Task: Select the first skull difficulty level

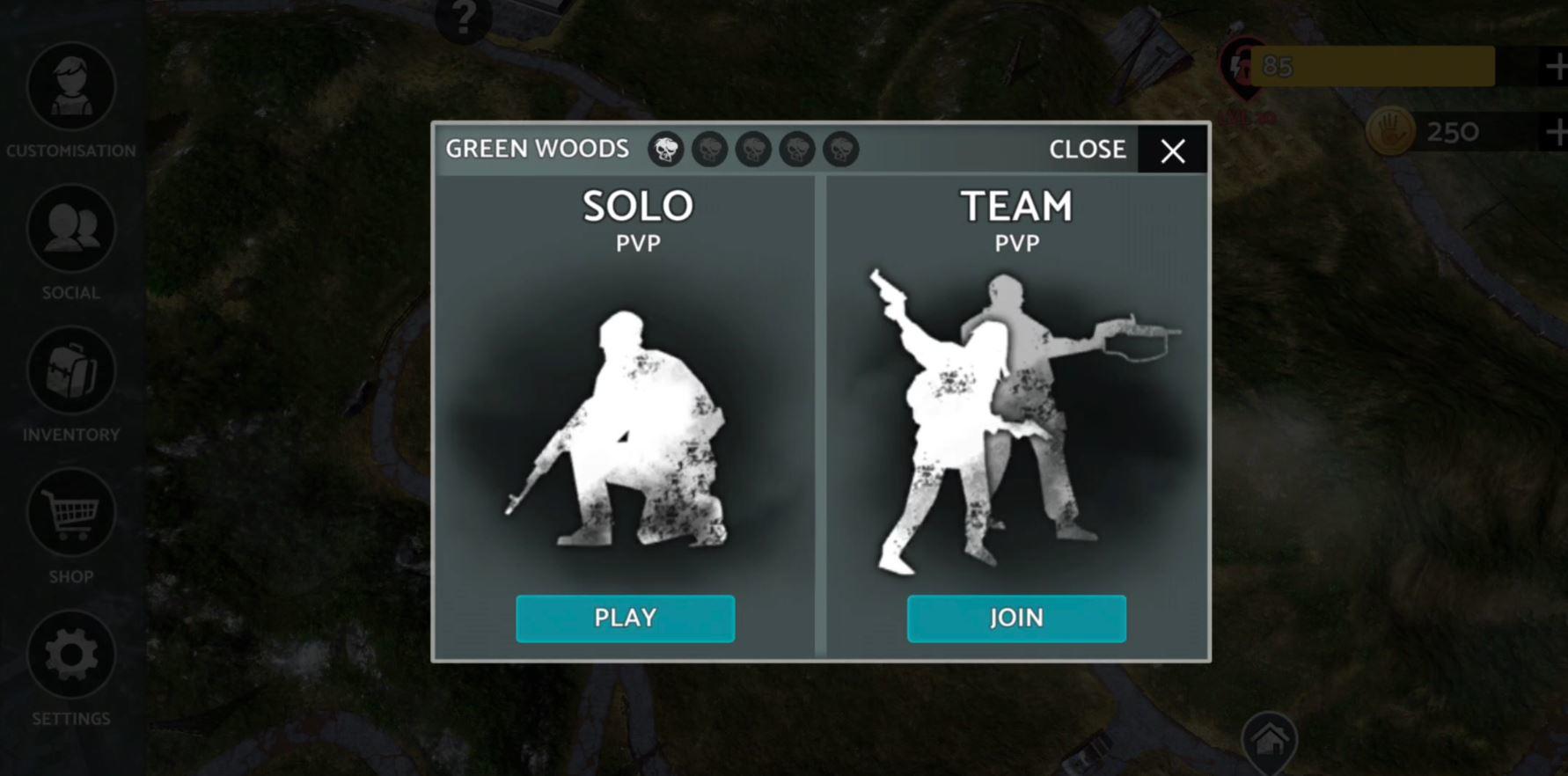Action: 665,150
